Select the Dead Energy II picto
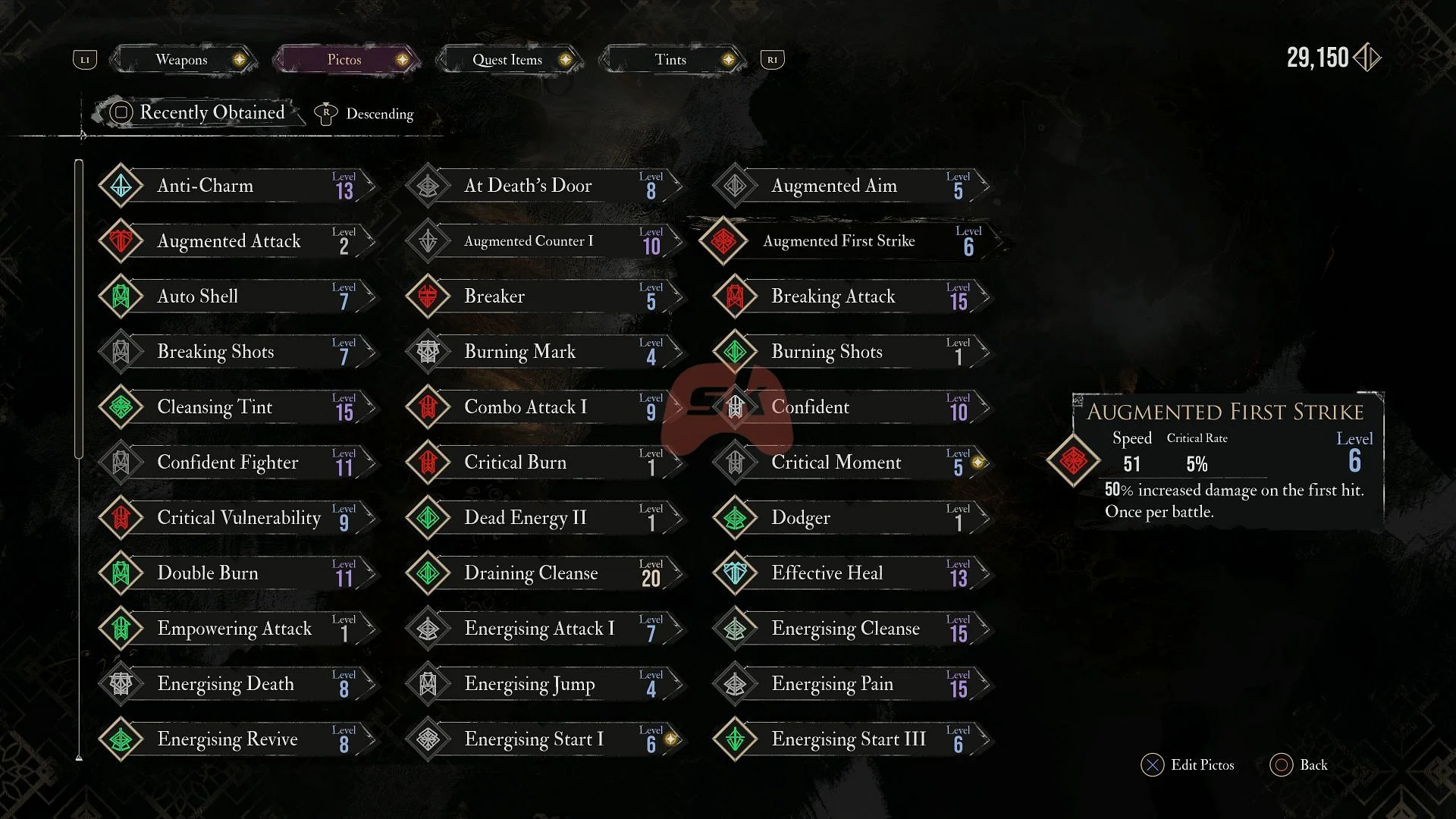The width and height of the screenshot is (1456, 819). pyautogui.click(x=544, y=518)
